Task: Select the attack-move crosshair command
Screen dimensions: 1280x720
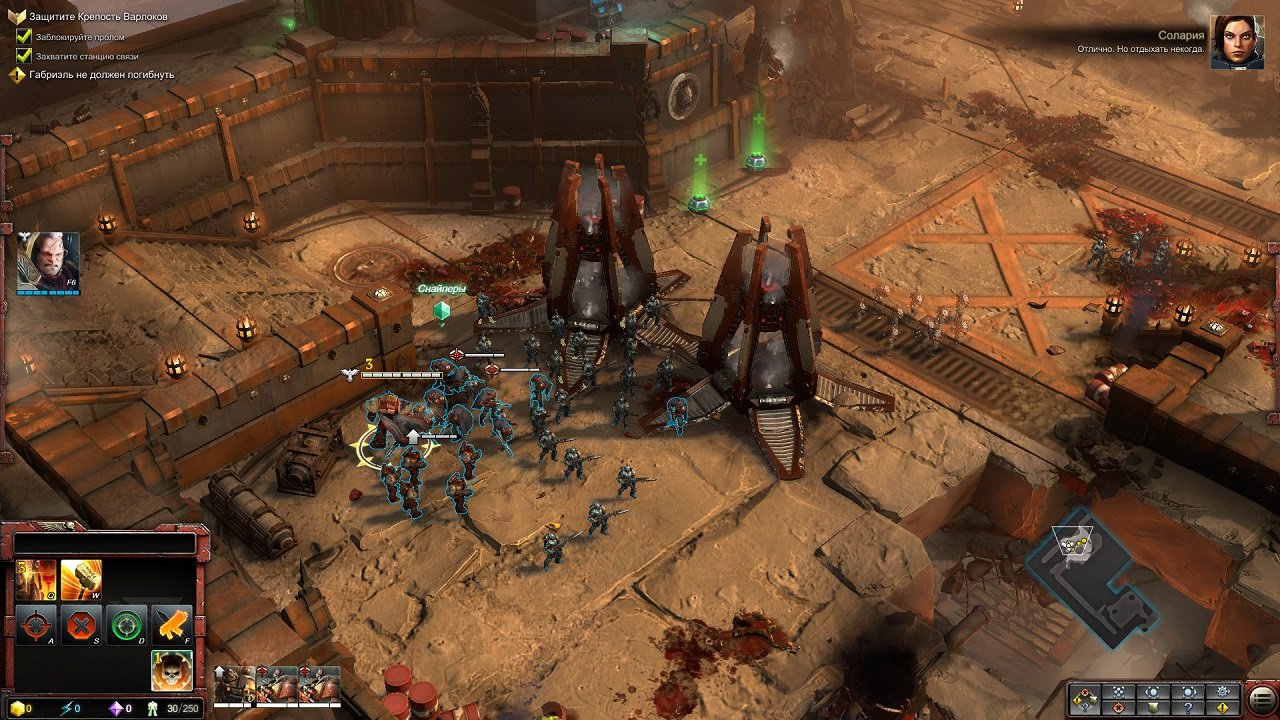Action: coord(35,625)
